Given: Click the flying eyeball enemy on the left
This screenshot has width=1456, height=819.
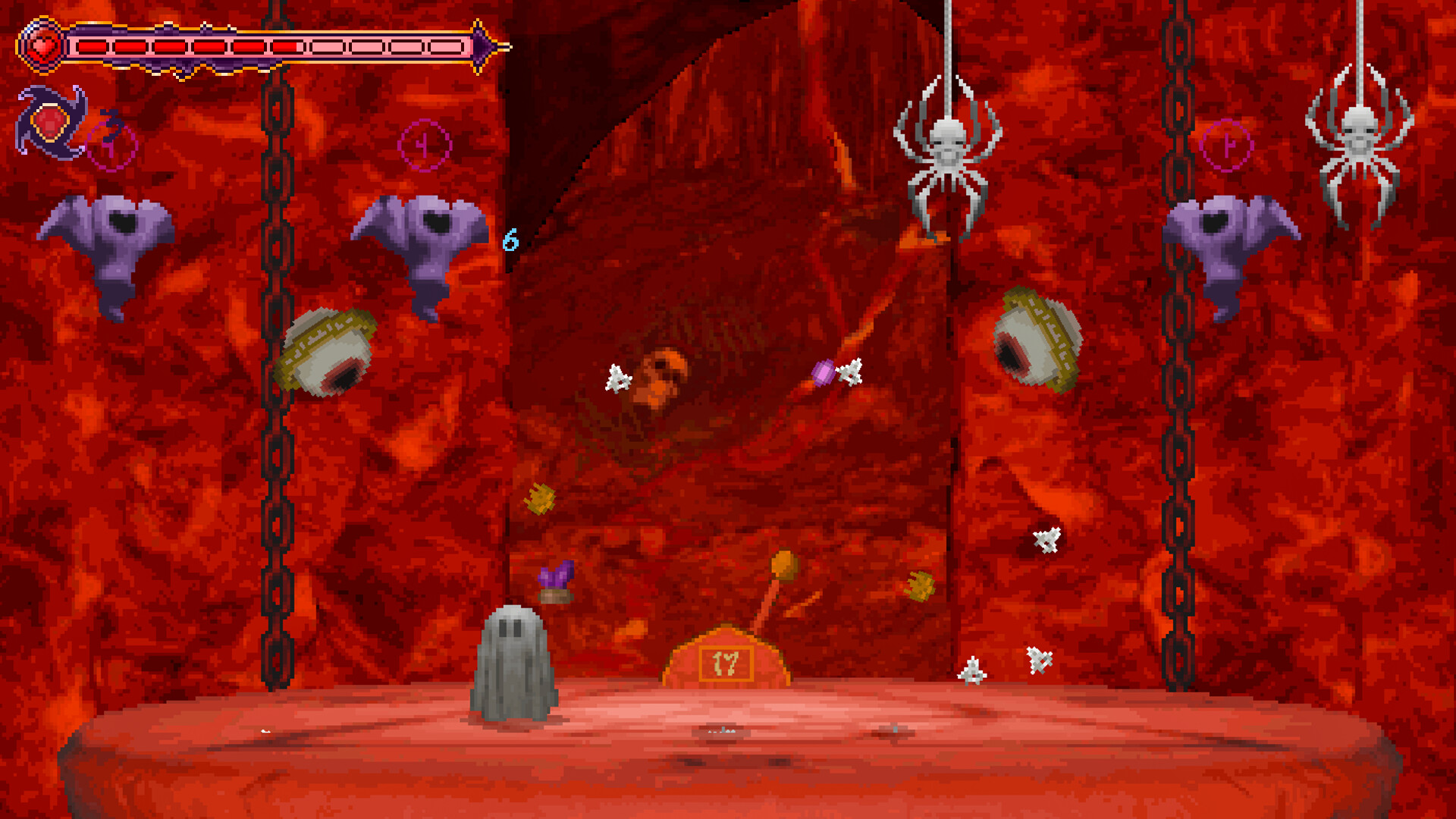Looking at the screenshot, I should (x=328, y=350).
